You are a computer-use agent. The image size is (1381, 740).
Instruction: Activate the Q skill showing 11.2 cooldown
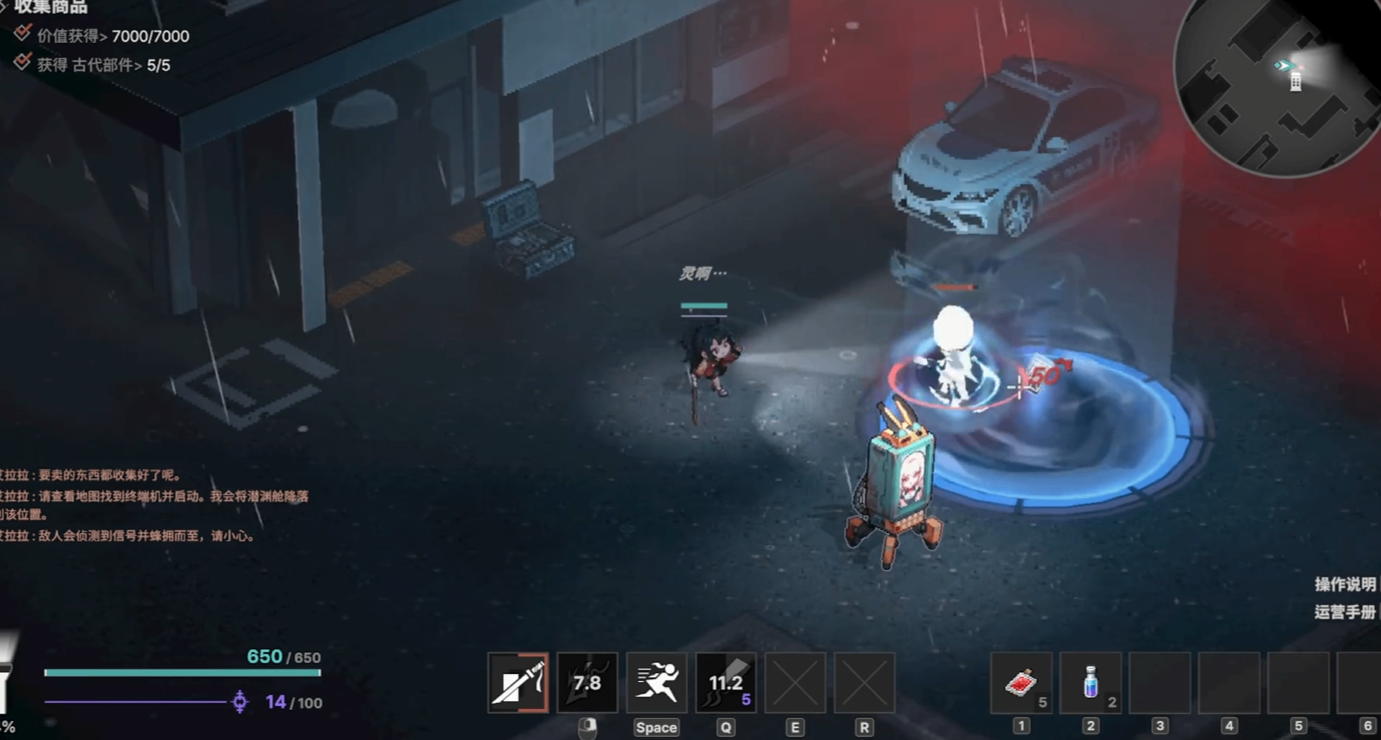[726, 683]
